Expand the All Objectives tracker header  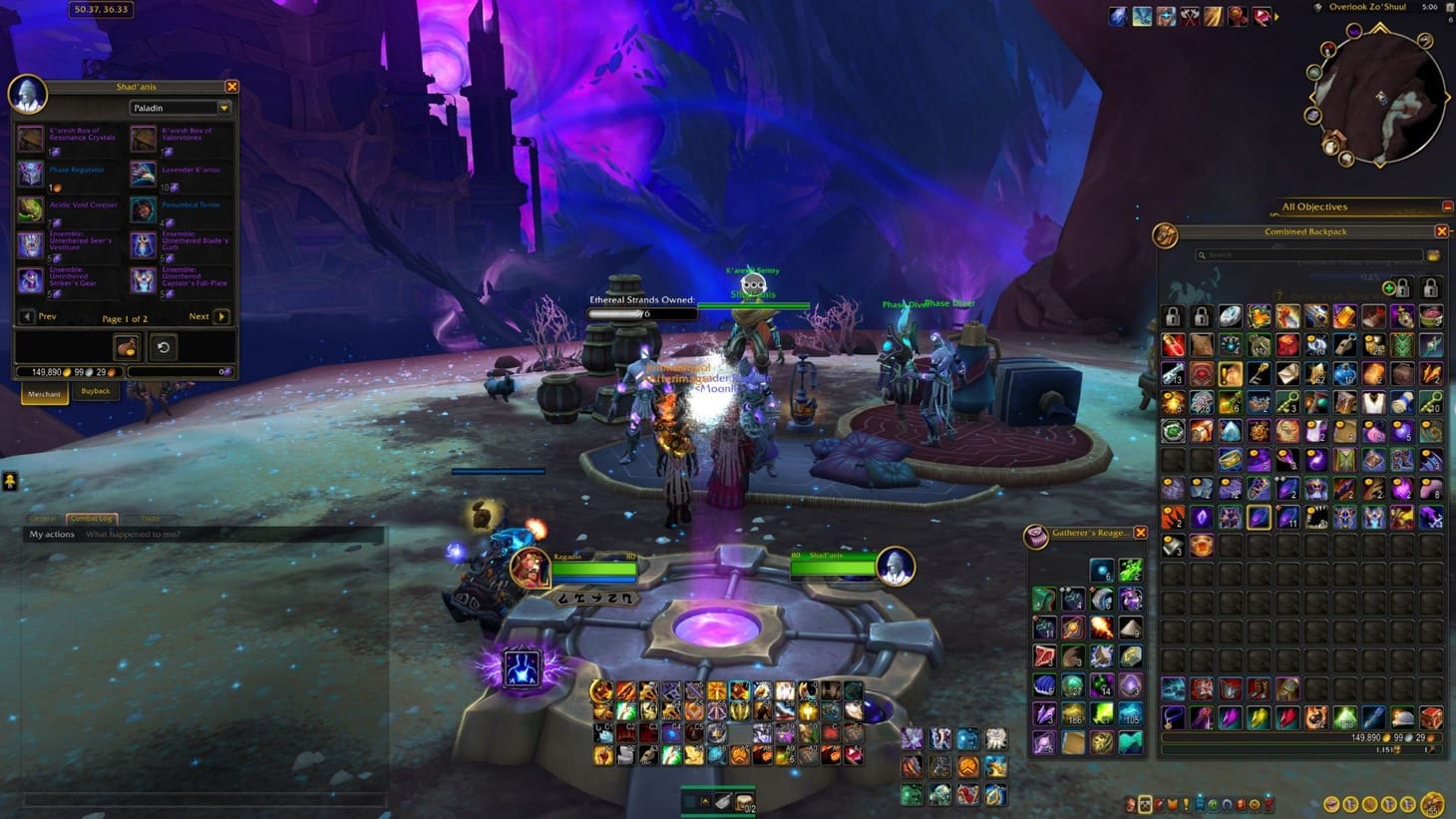coord(1315,206)
